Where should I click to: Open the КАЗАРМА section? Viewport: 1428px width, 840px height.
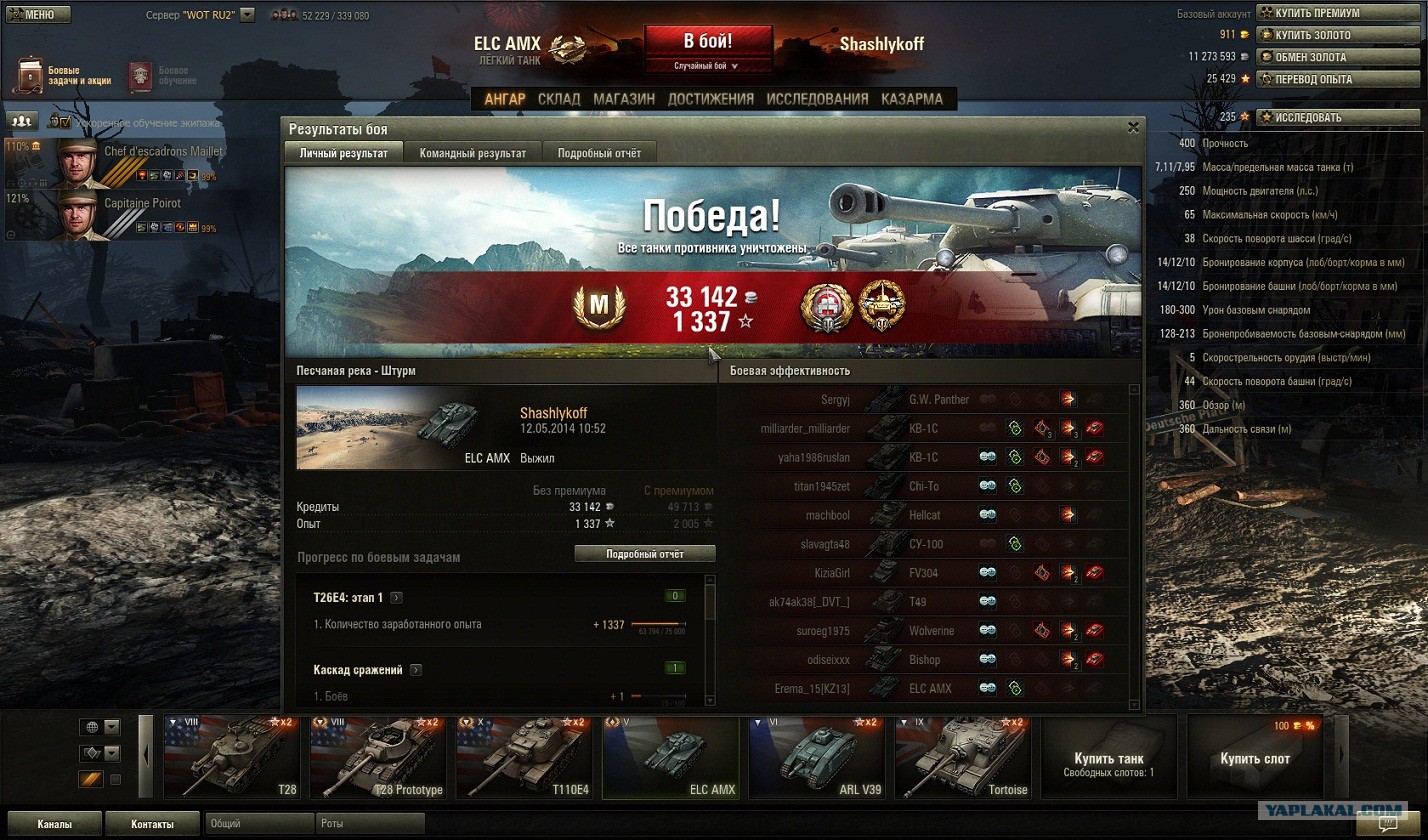pos(912,99)
